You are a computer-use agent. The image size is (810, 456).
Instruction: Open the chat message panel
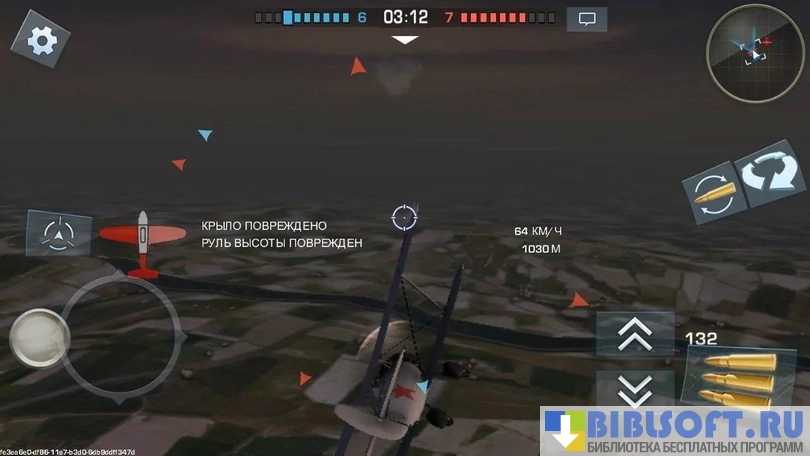587,18
